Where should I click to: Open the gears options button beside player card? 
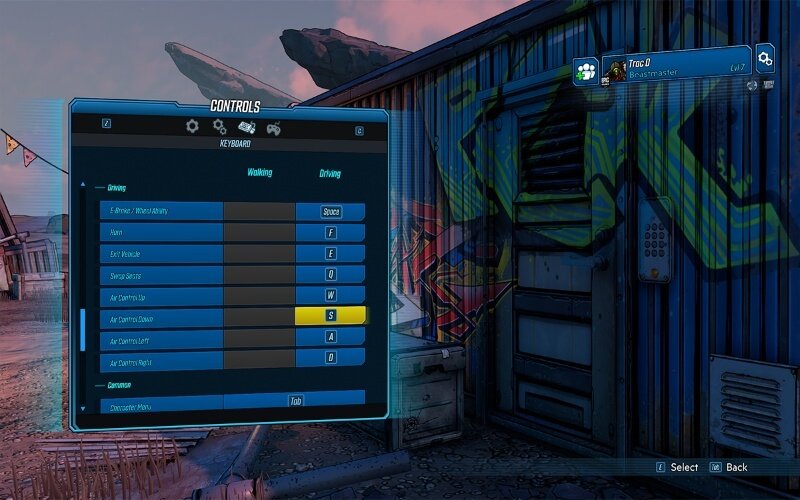765,59
